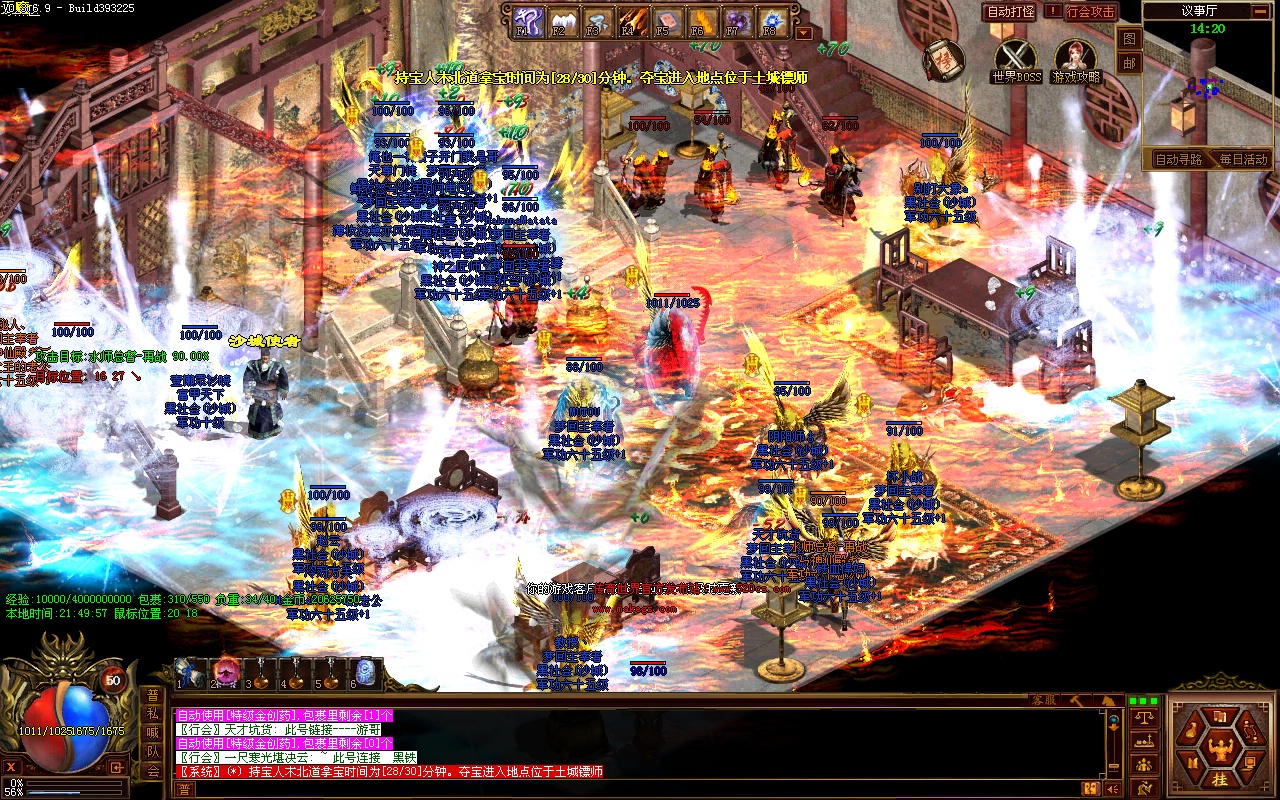The image size is (1280, 800).
Task: Activate the F1 lightning skill
Action: tap(527, 19)
